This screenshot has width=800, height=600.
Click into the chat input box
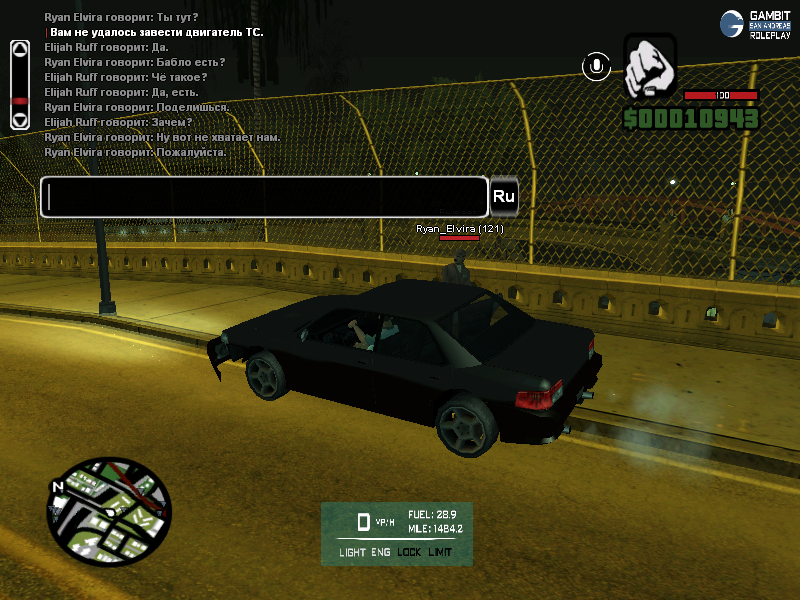coord(264,197)
